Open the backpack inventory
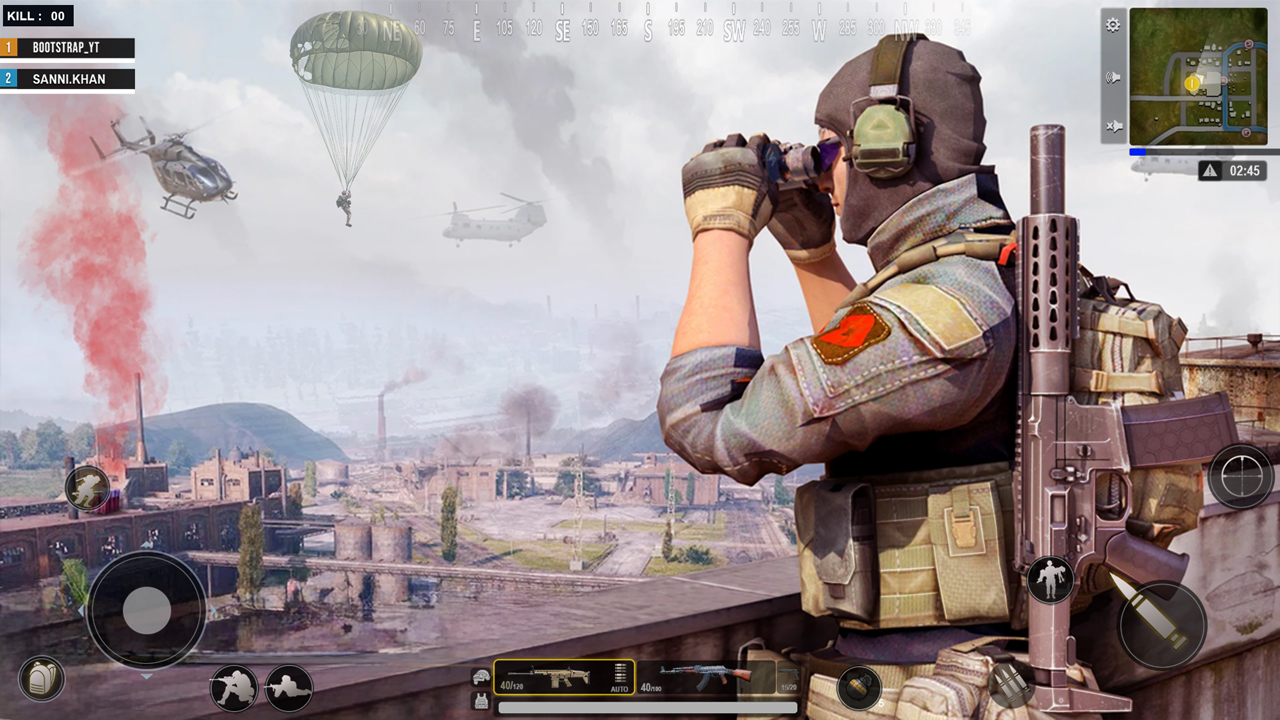Image resolution: width=1280 pixels, height=720 pixels. point(41,679)
